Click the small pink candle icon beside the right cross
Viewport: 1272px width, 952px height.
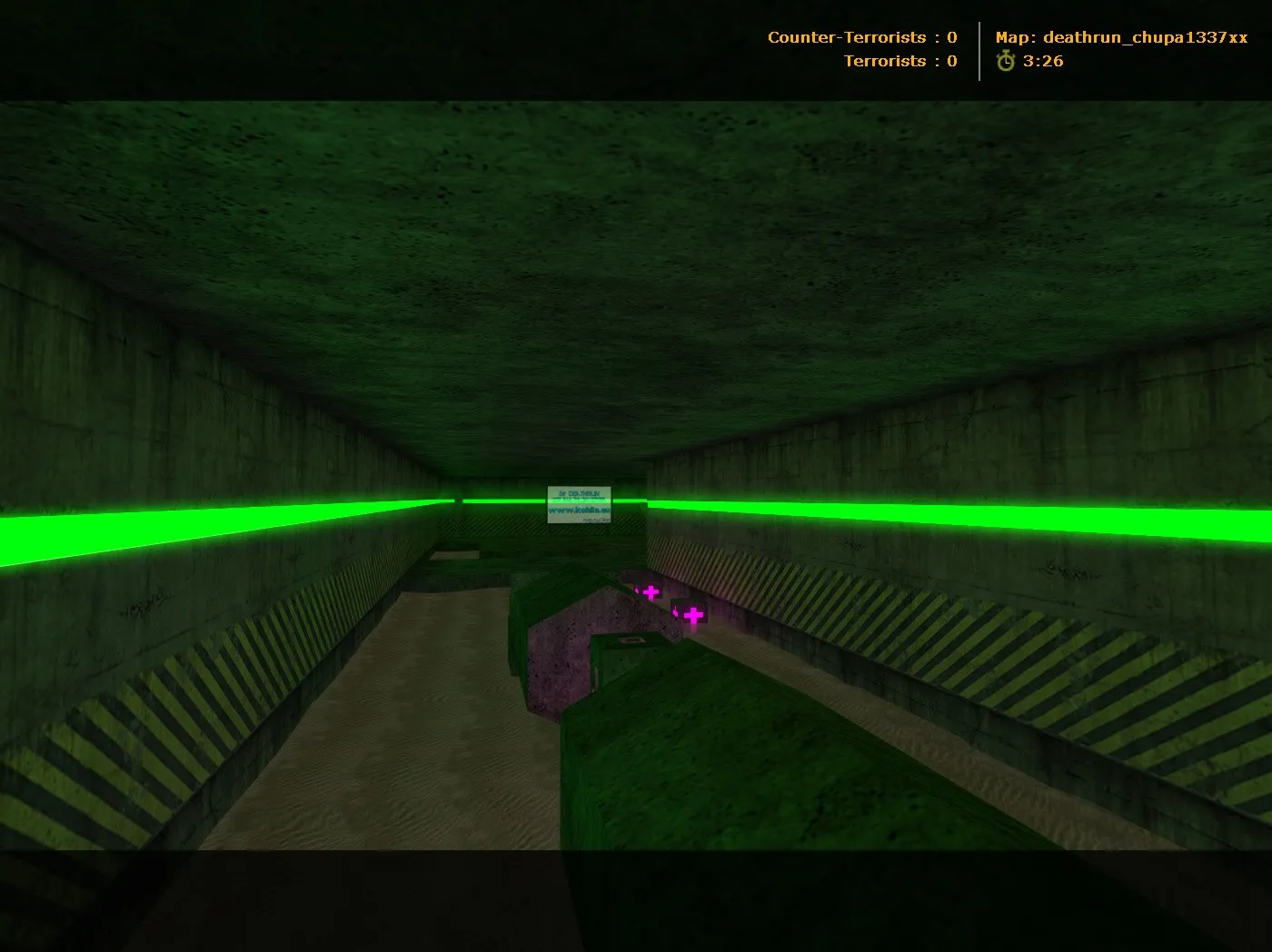[675, 611]
